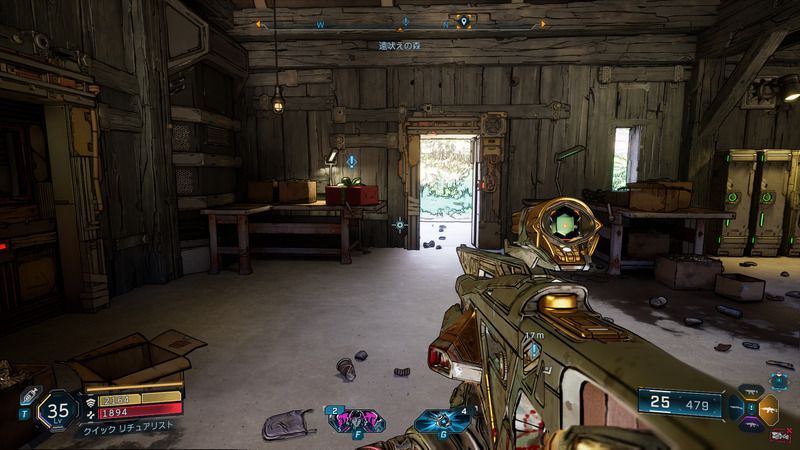Click the waypoint pin on the compass
Viewport: 800px width, 450px height.
[463, 21]
